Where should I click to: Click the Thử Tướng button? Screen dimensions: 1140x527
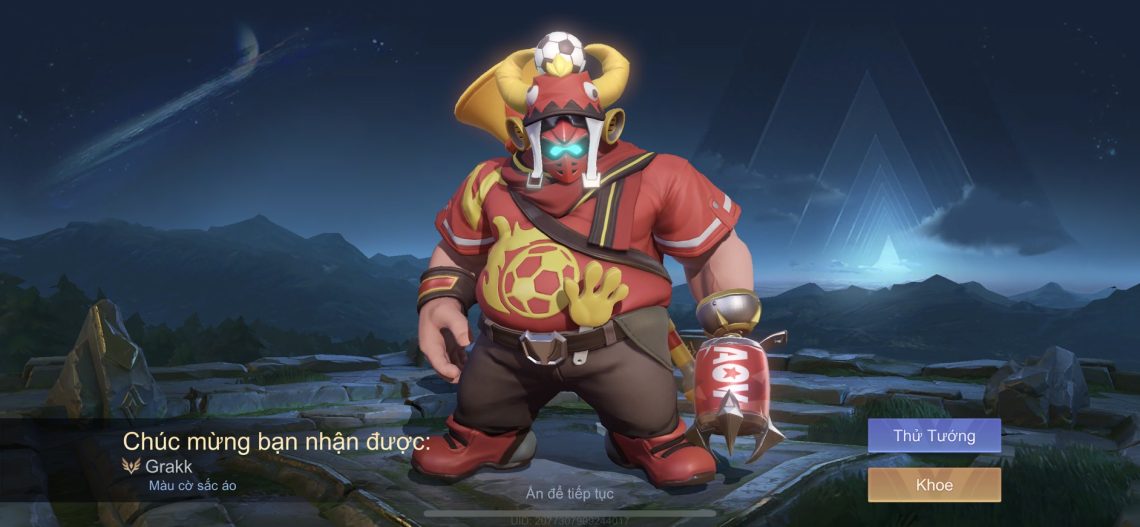[x=933, y=436]
